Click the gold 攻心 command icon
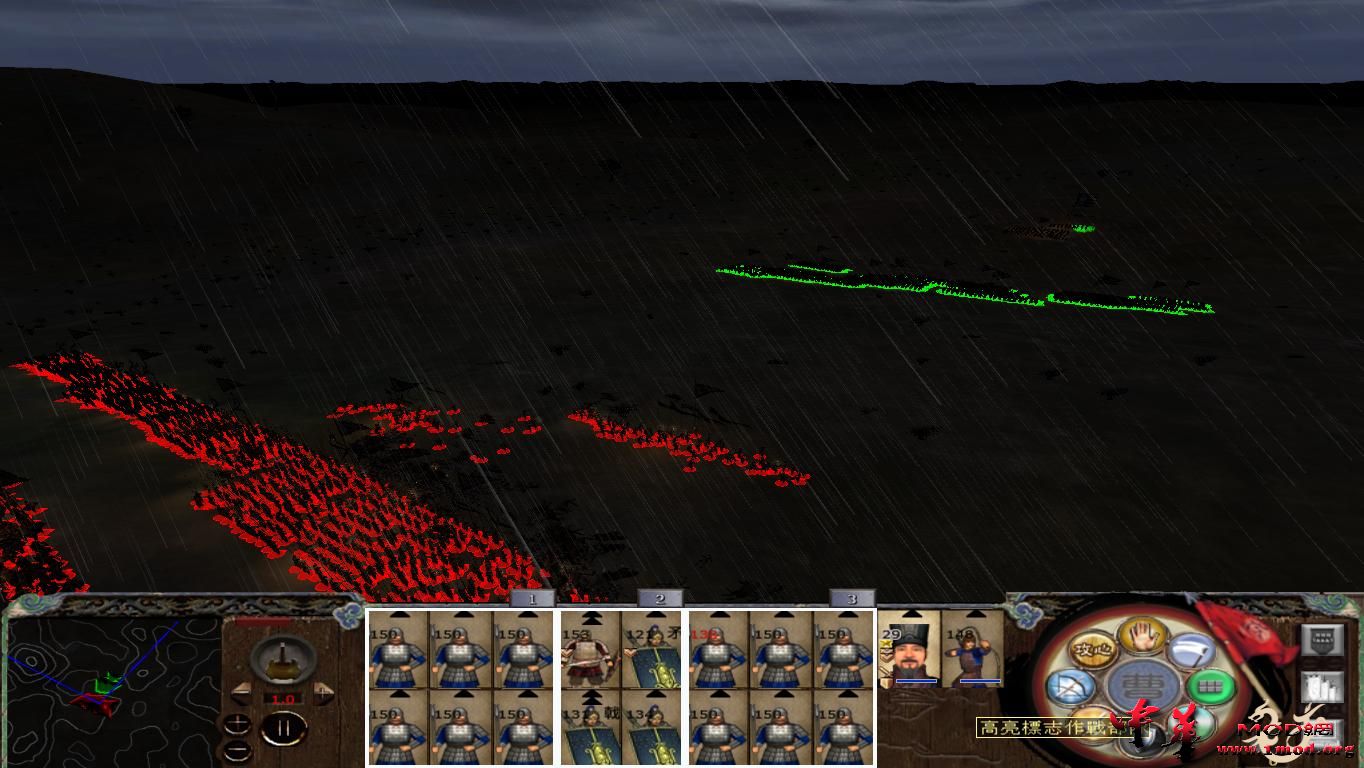Image resolution: width=1364 pixels, height=768 pixels. (1092, 649)
